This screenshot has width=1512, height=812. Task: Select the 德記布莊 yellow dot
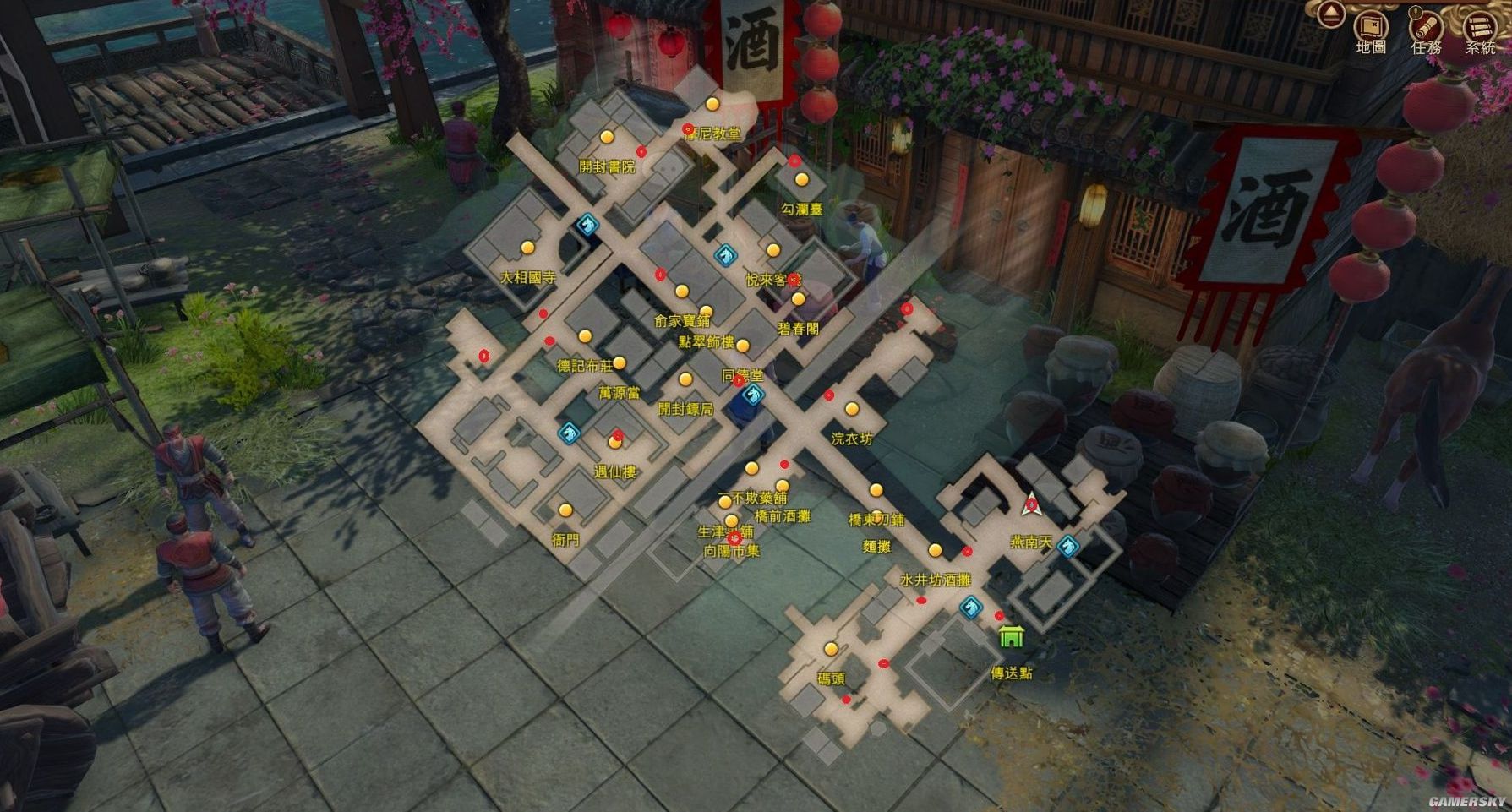(585, 336)
